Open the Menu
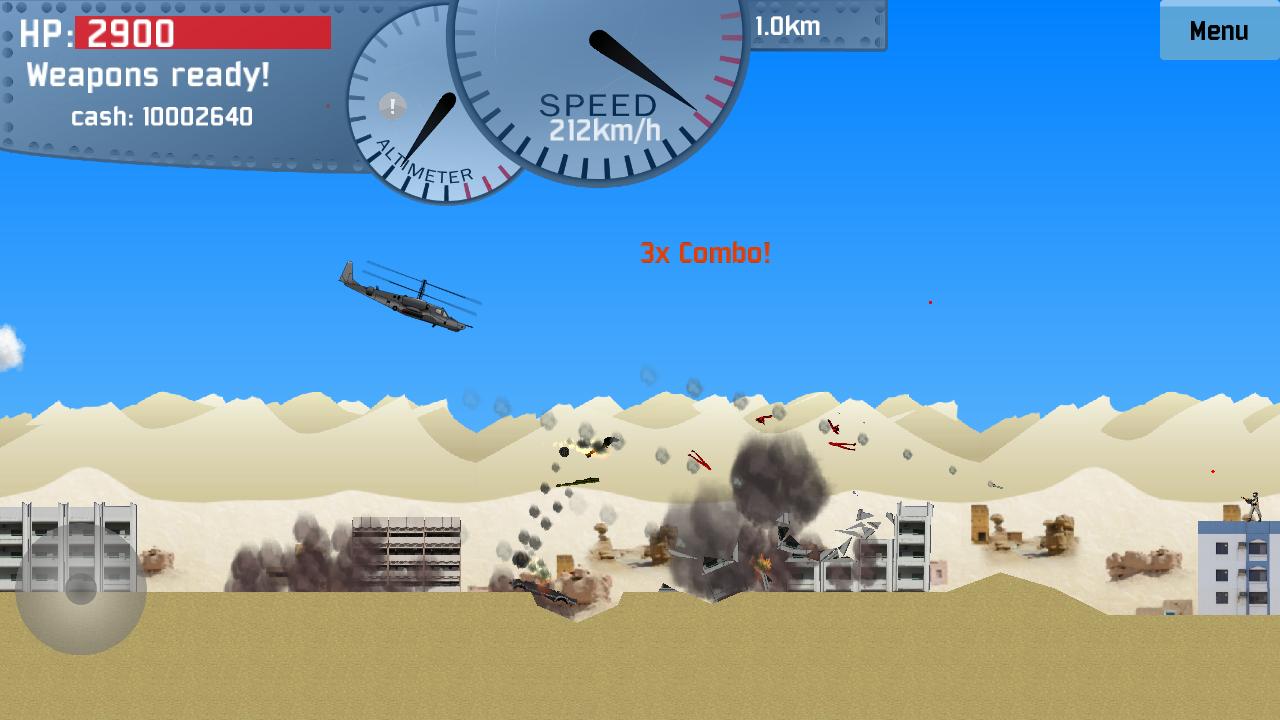This screenshot has height=720, width=1280. [1218, 30]
